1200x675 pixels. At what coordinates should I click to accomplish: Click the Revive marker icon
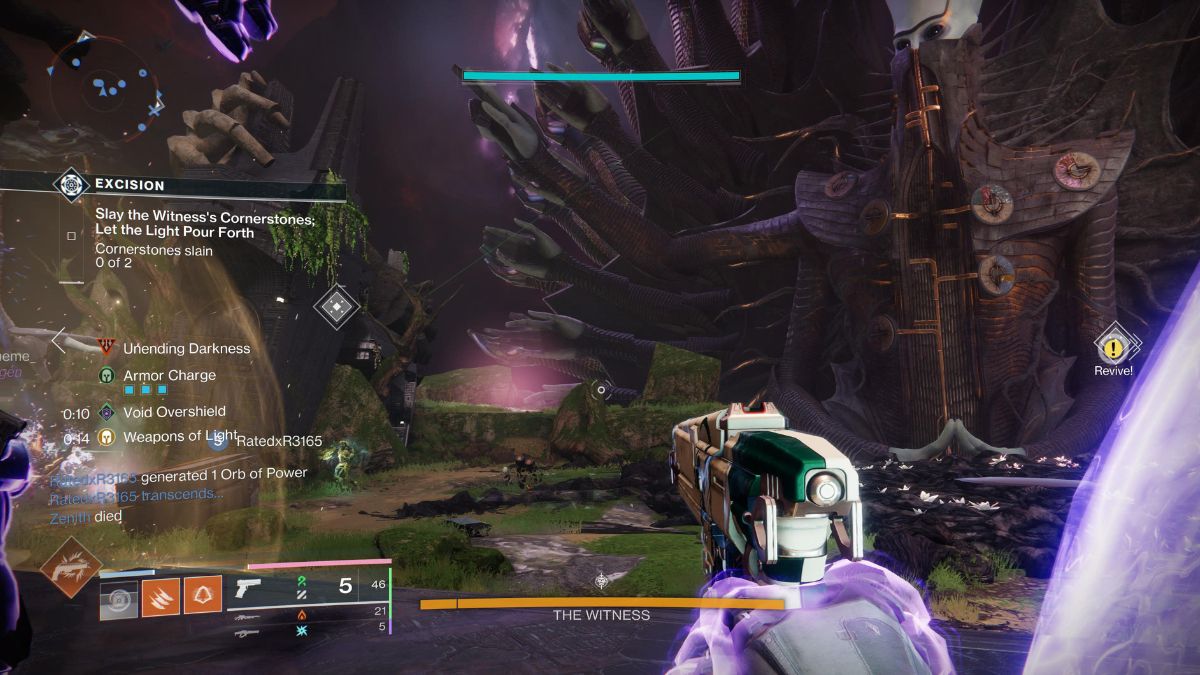[1113, 347]
